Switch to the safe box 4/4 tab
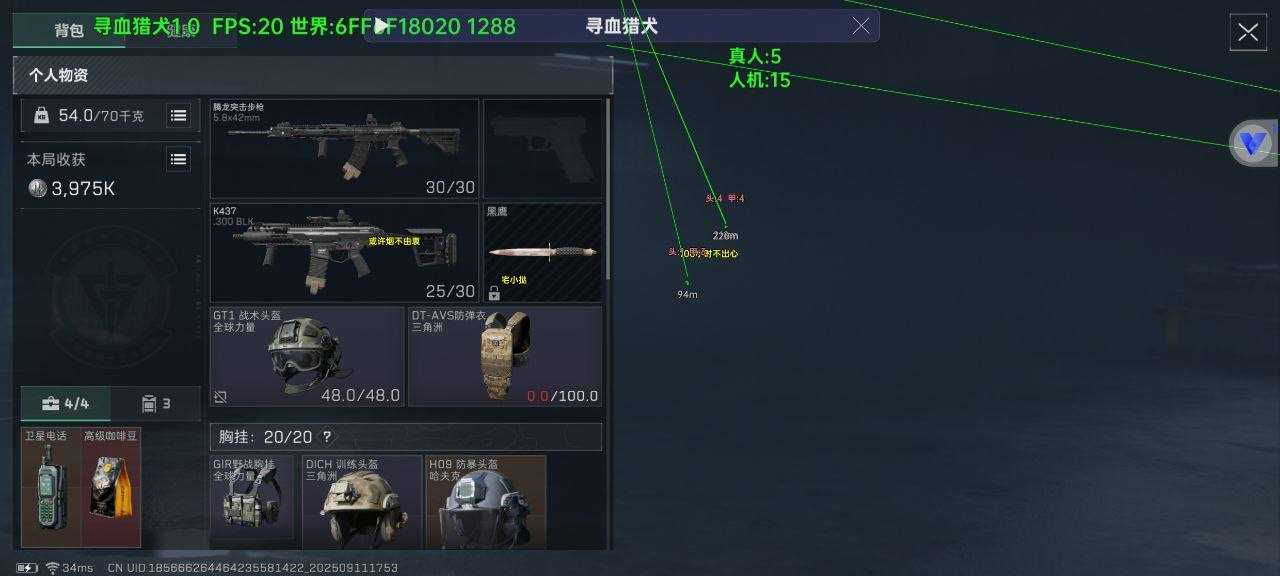1280x576 pixels. click(x=65, y=404)
